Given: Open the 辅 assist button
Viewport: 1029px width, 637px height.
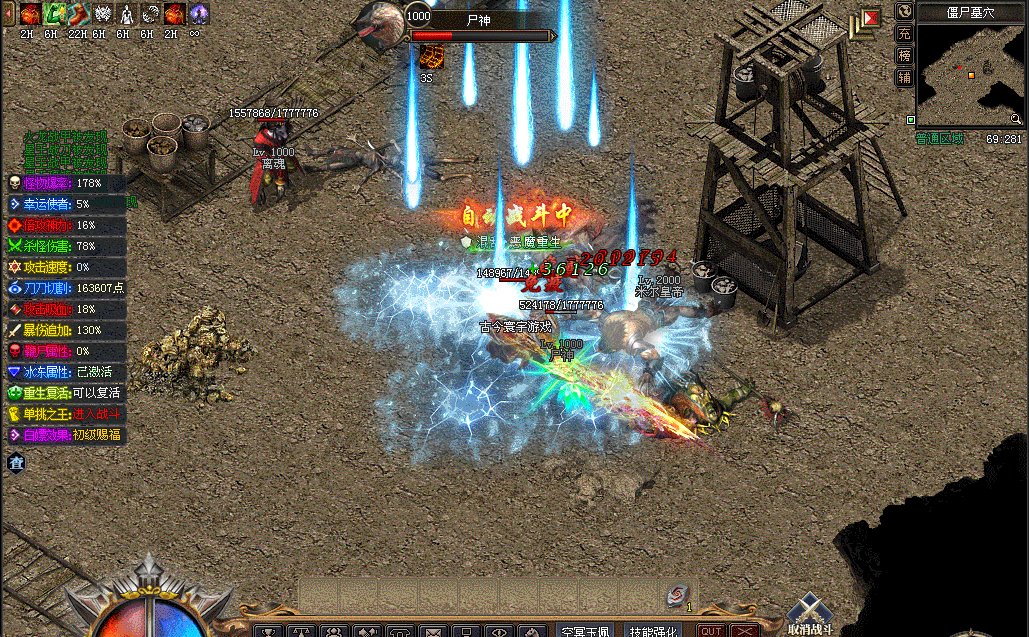Looking at the screenshot, I should coord(904,77).
